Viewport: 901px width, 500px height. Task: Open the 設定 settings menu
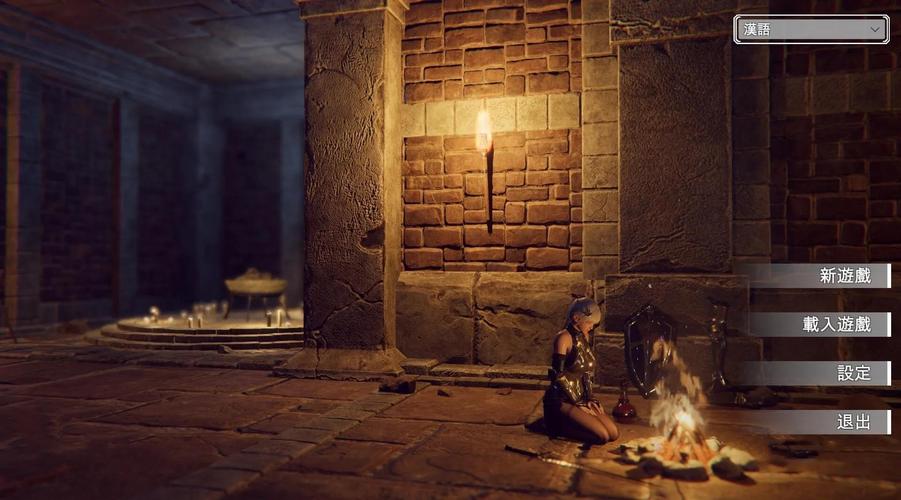[820, 373]
